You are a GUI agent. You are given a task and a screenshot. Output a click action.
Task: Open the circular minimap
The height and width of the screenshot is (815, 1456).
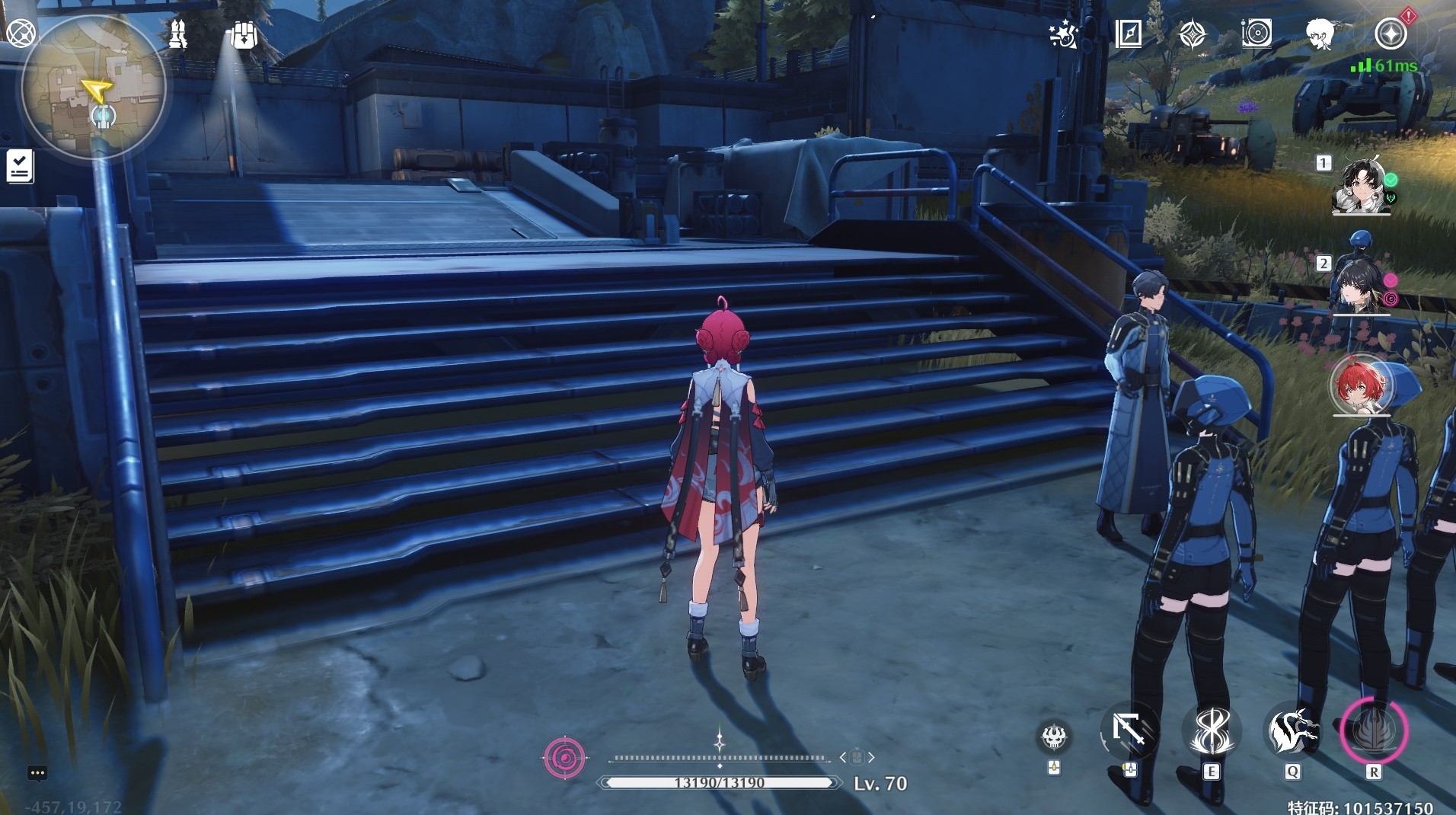tap(93, 88)
